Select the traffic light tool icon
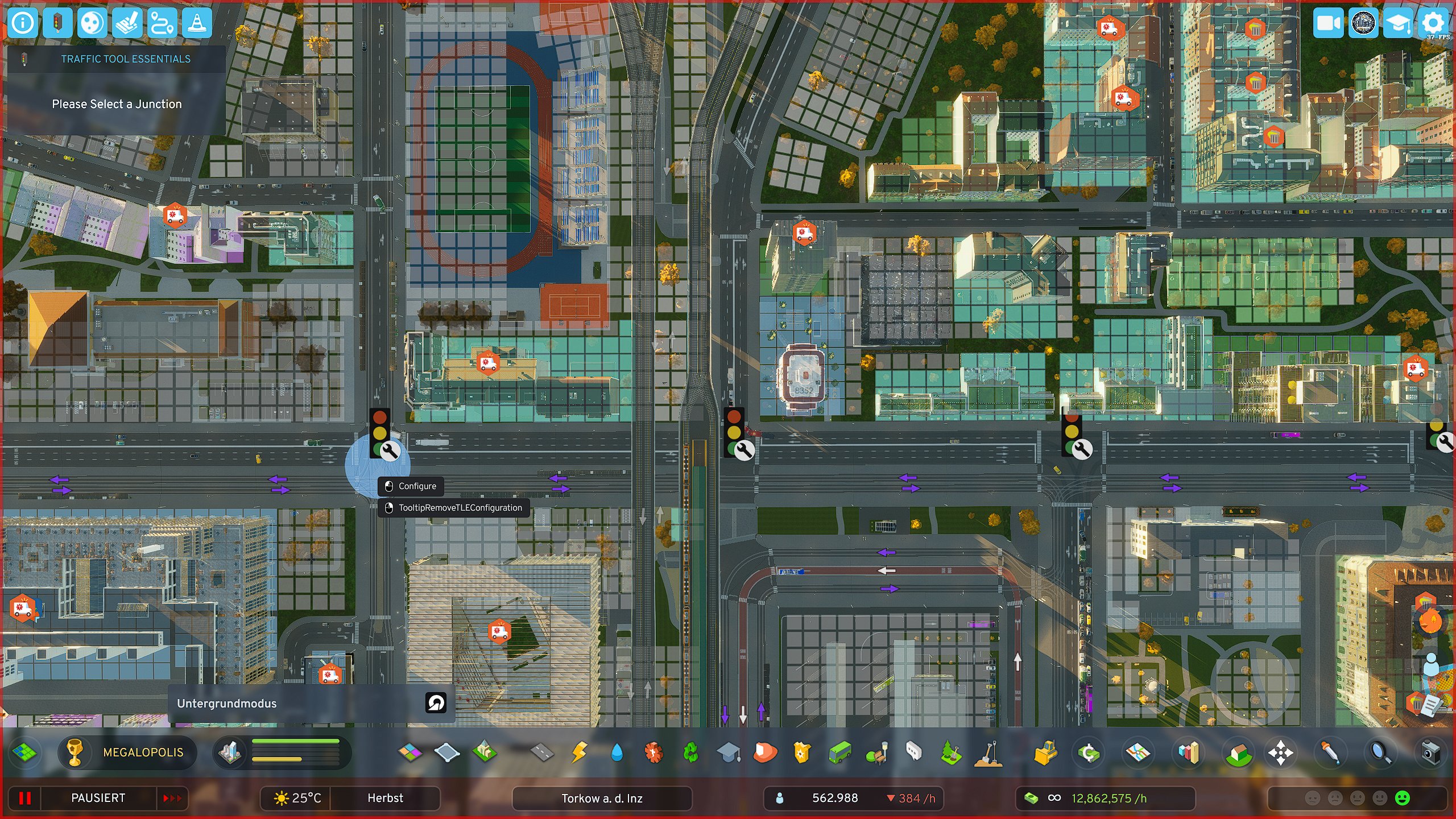The height and width of the screenshot is (819, 1456). 57,23
